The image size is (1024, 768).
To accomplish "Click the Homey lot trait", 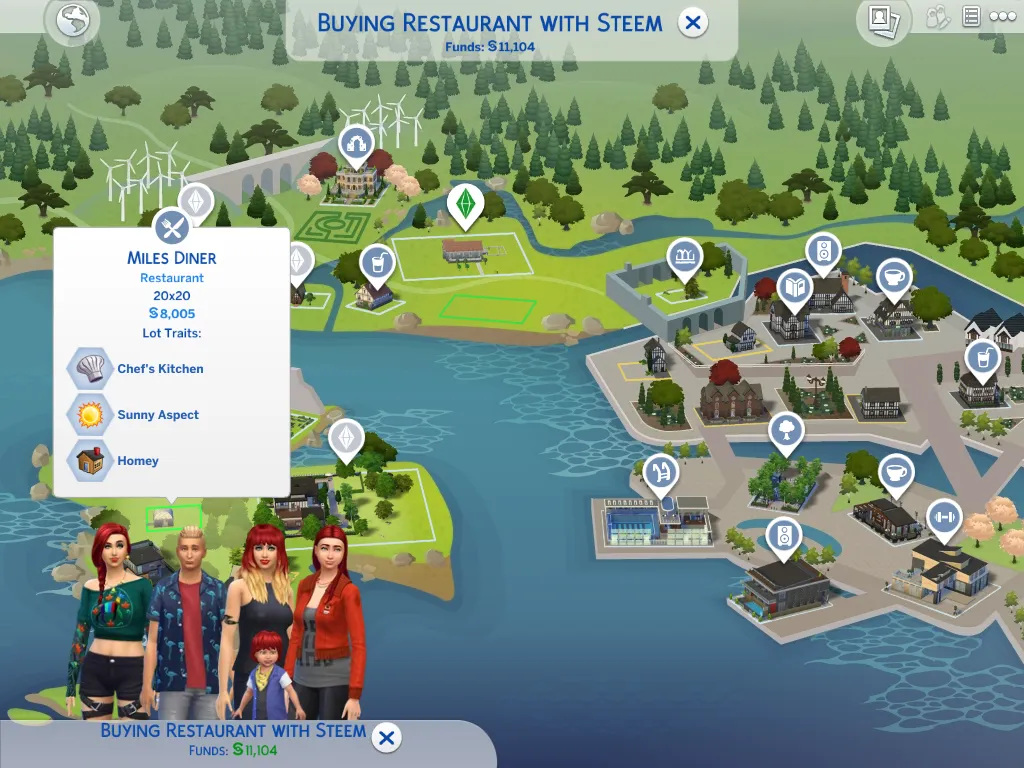I will click(x=89, y=461).
